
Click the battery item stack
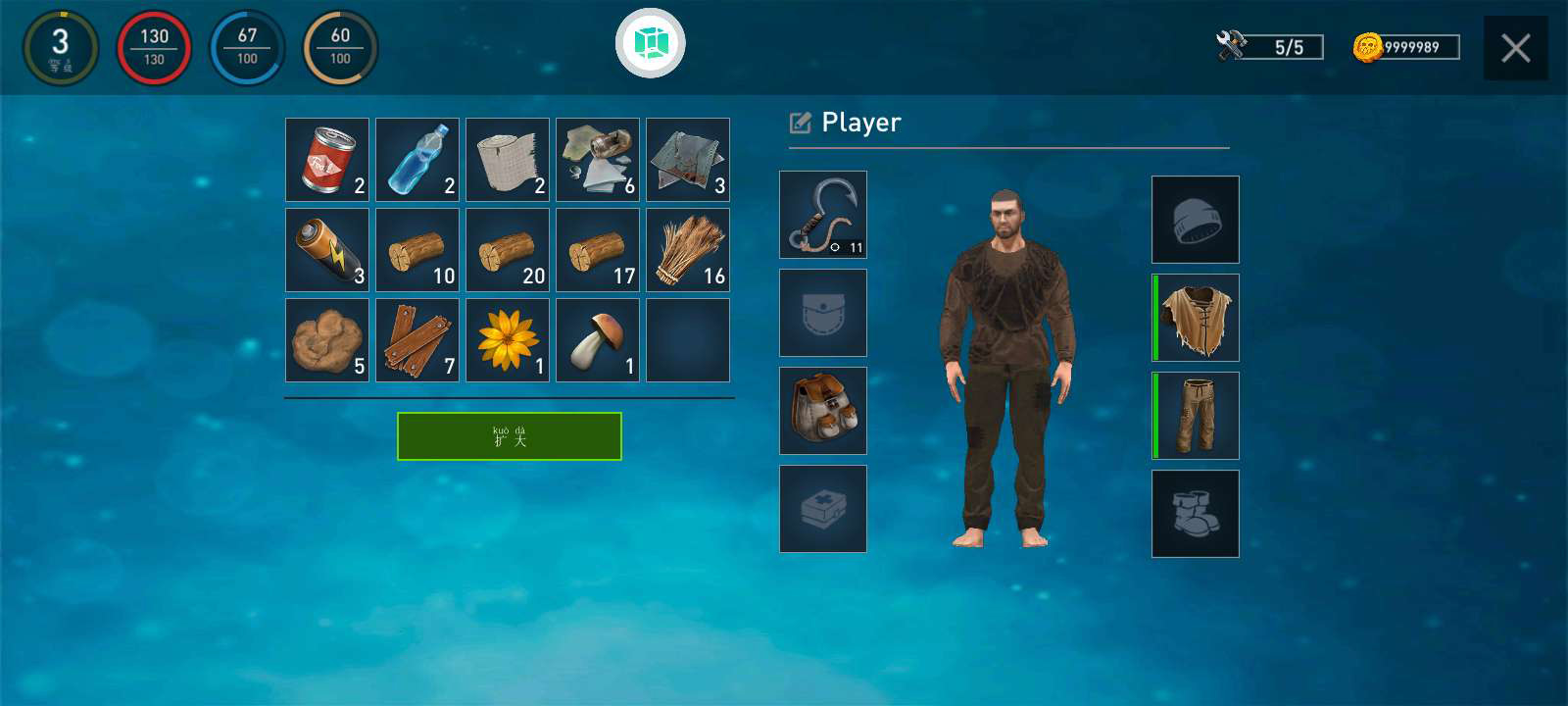tap(326, 250)
